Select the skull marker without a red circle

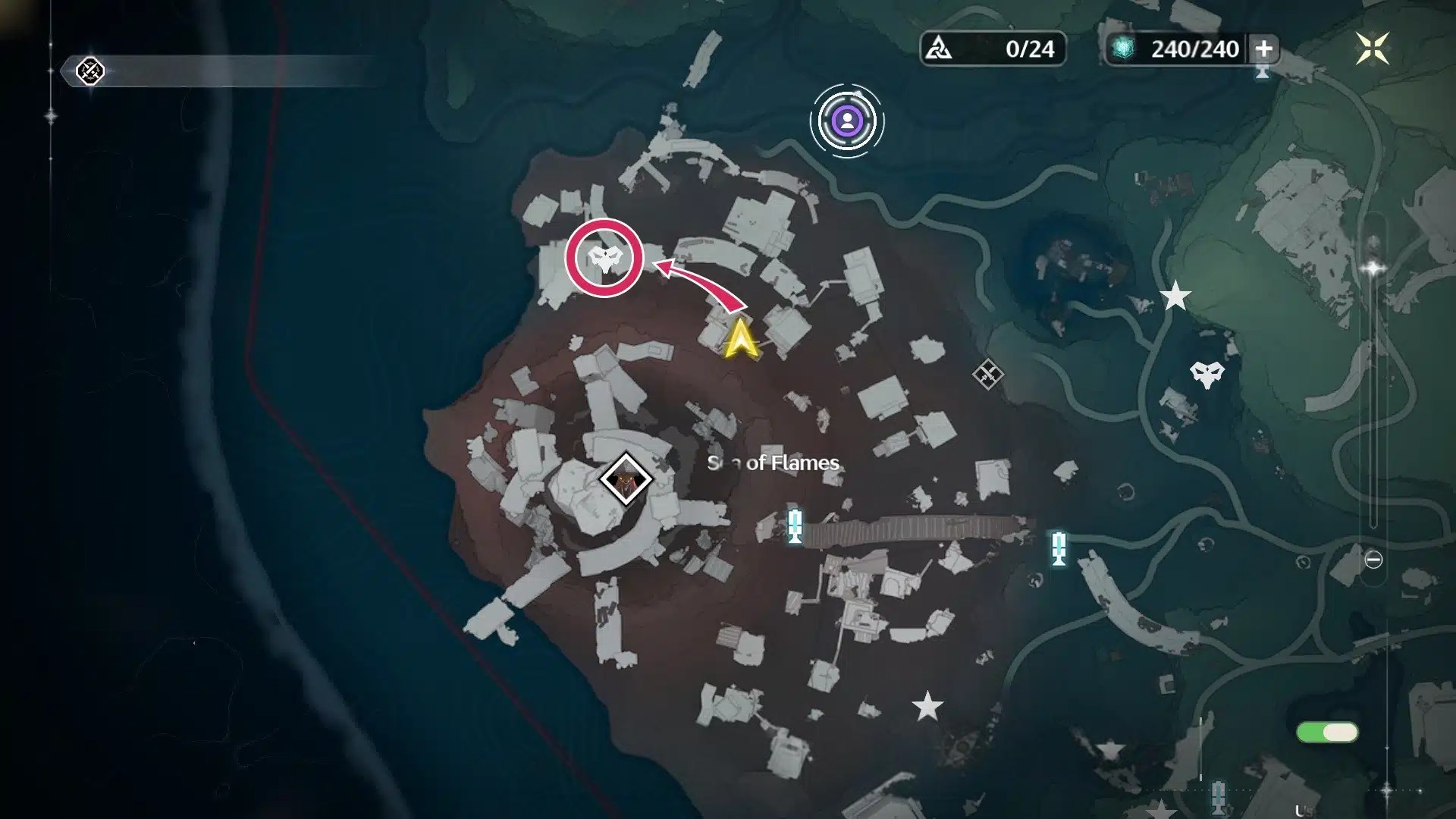pos(1206,374)
